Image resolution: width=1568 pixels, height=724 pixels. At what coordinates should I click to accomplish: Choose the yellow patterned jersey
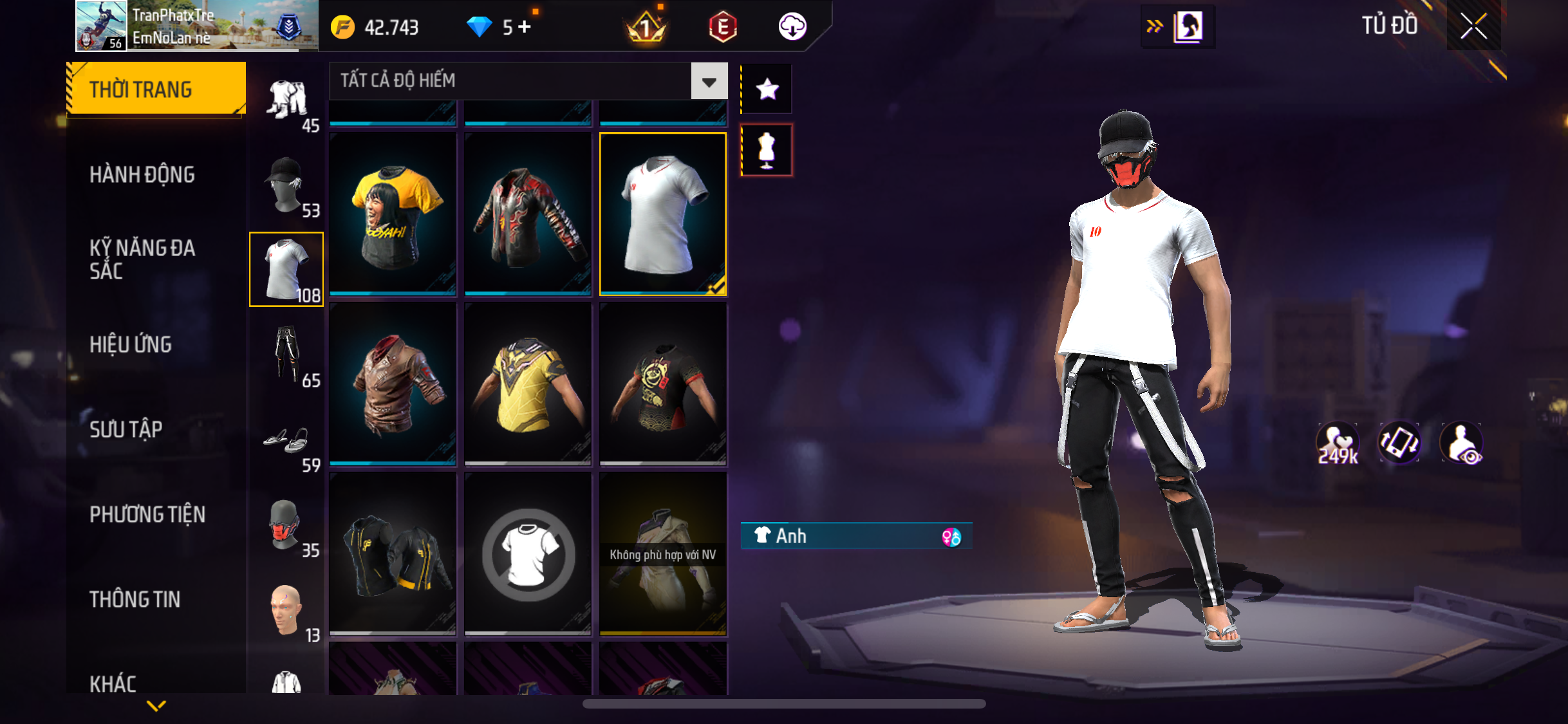tap(528, 384)
